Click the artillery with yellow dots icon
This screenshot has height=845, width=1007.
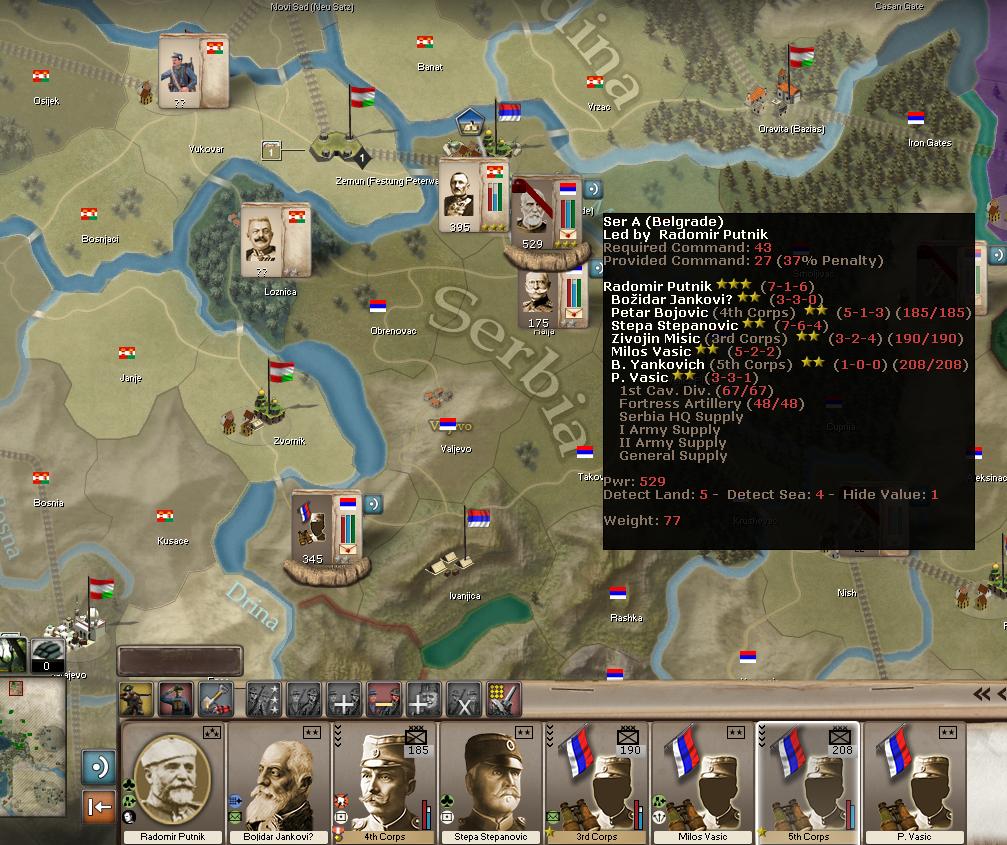click(503, 698)
